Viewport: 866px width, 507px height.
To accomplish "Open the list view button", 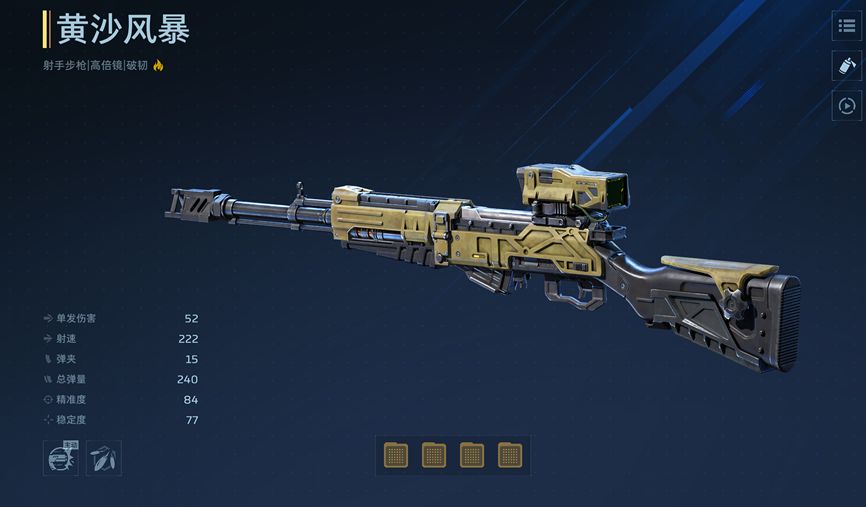I will [846, 26].
